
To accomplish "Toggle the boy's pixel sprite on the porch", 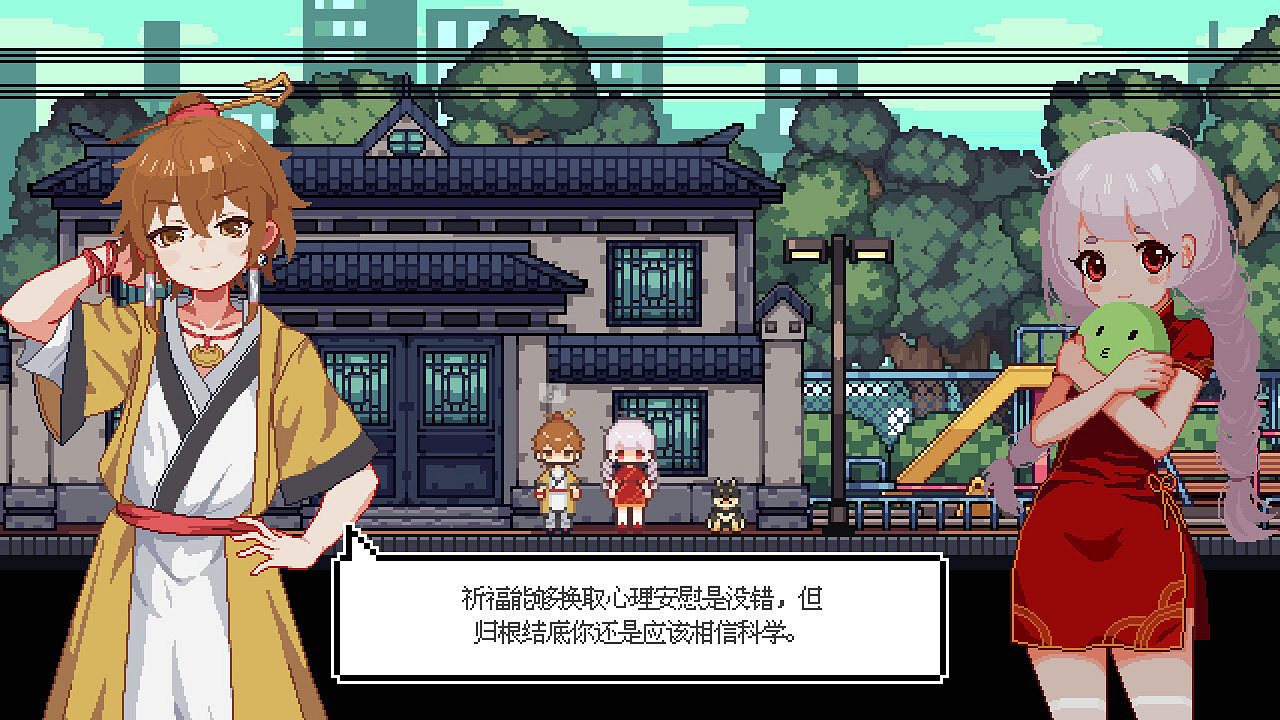I will tap(555, 470).
